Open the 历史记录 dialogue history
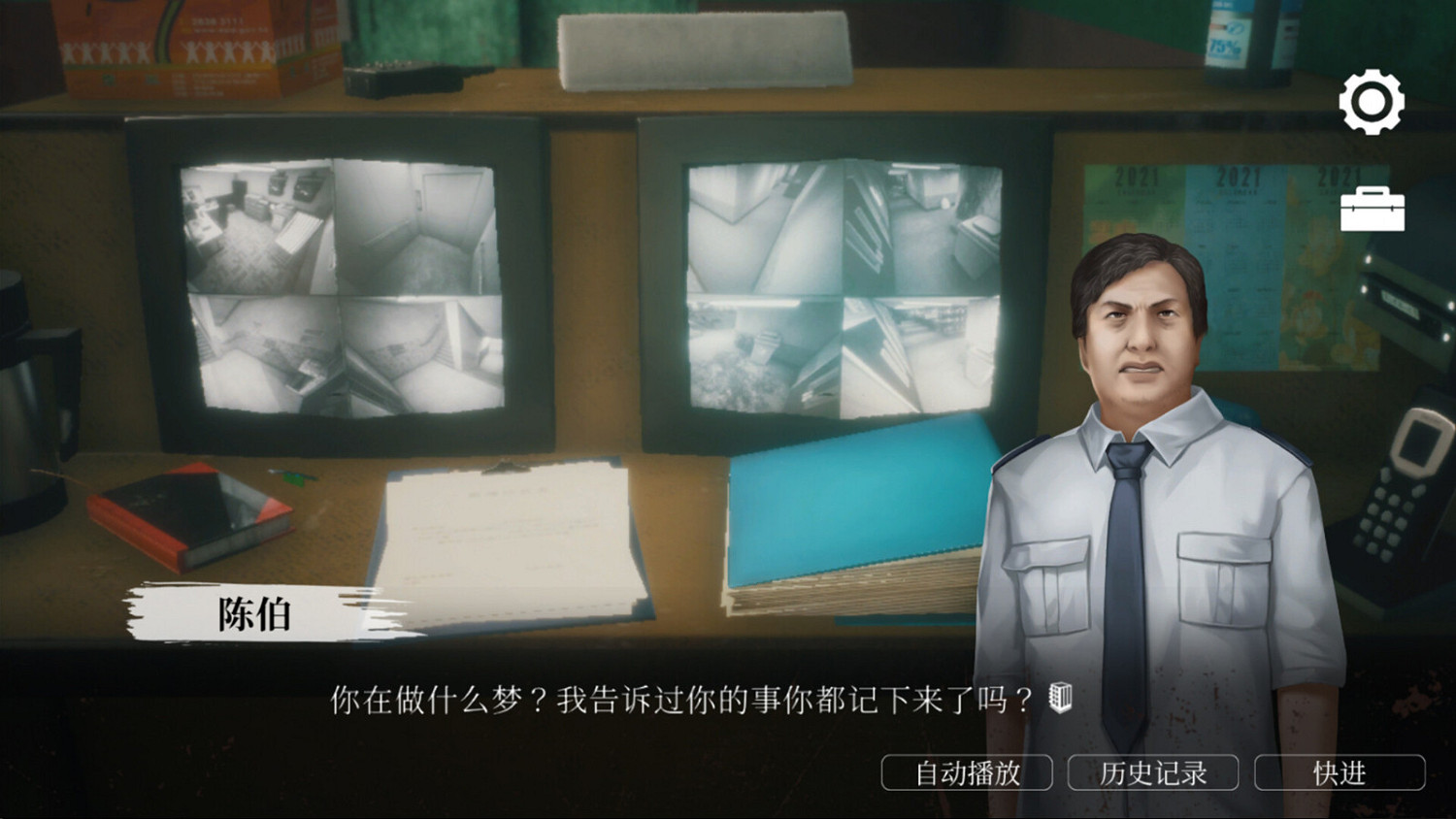The width and height of the screenshot is (1456, 819). [x=1152, y=773]
